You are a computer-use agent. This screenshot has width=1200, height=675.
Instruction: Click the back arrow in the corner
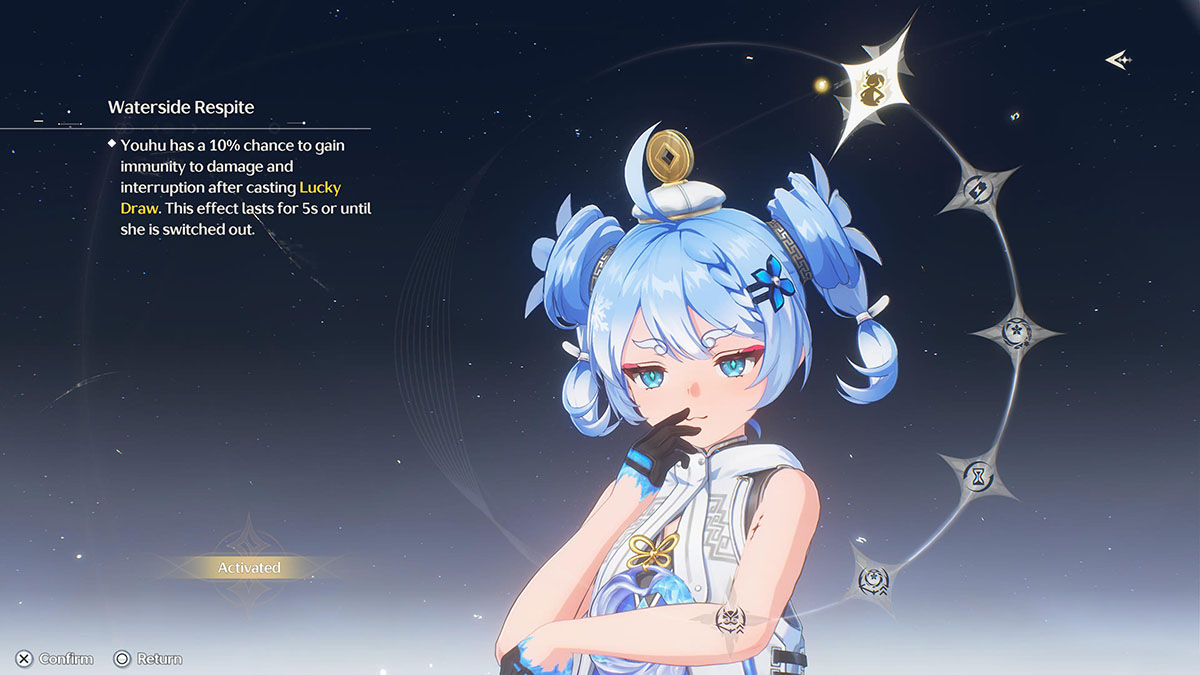click(x=1118, y=60)
